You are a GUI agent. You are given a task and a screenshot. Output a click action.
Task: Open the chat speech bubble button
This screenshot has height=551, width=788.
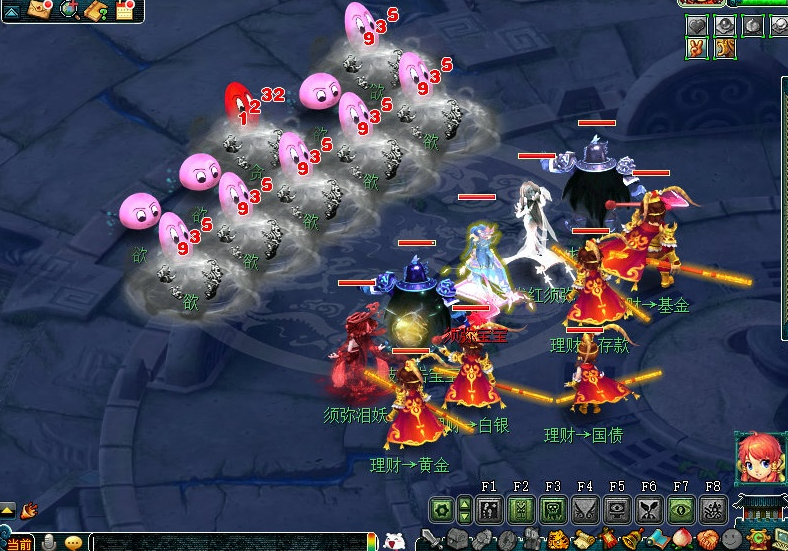[x=73, y=542]
